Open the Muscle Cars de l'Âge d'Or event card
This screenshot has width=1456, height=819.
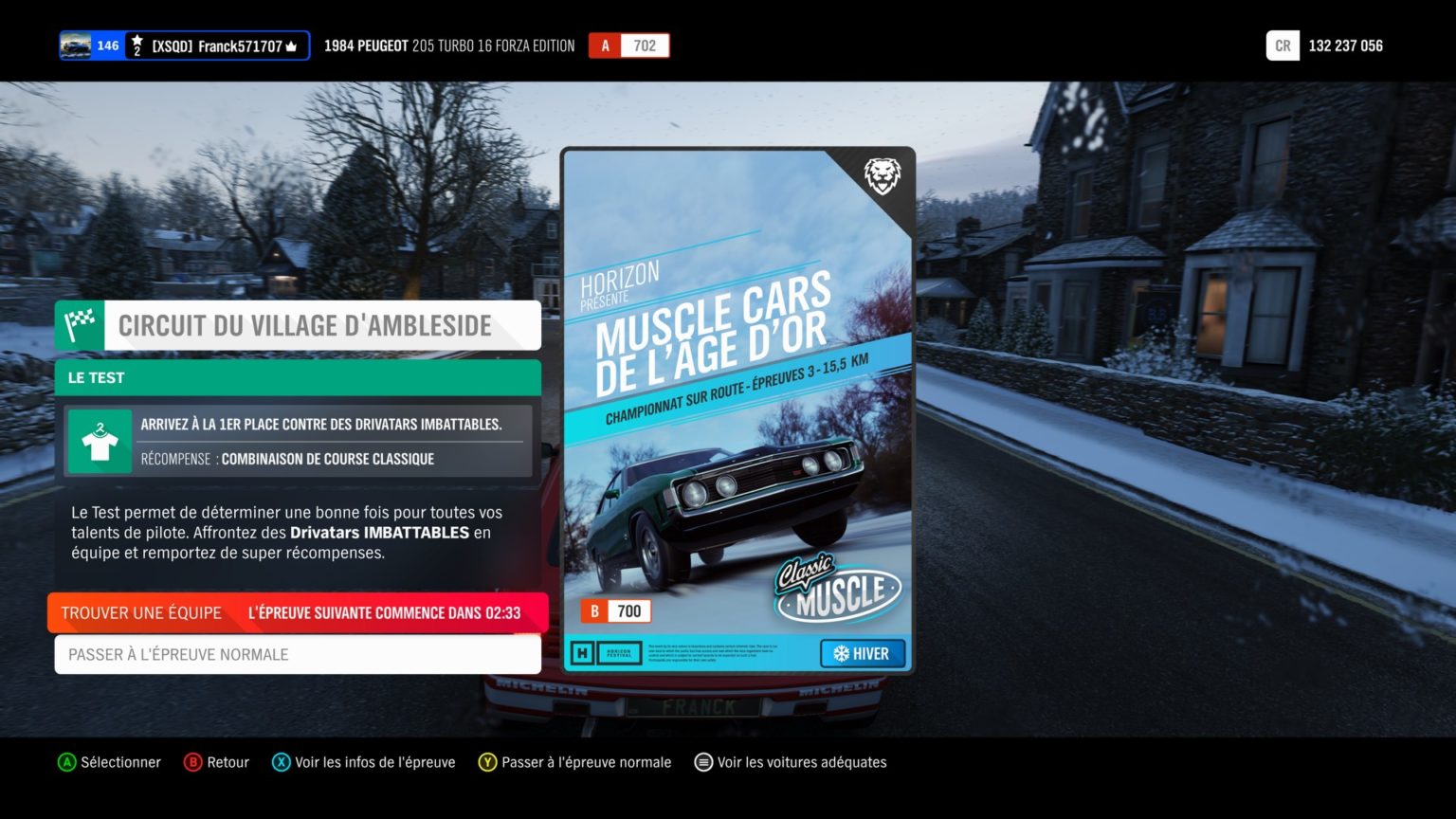coord(738,410)
